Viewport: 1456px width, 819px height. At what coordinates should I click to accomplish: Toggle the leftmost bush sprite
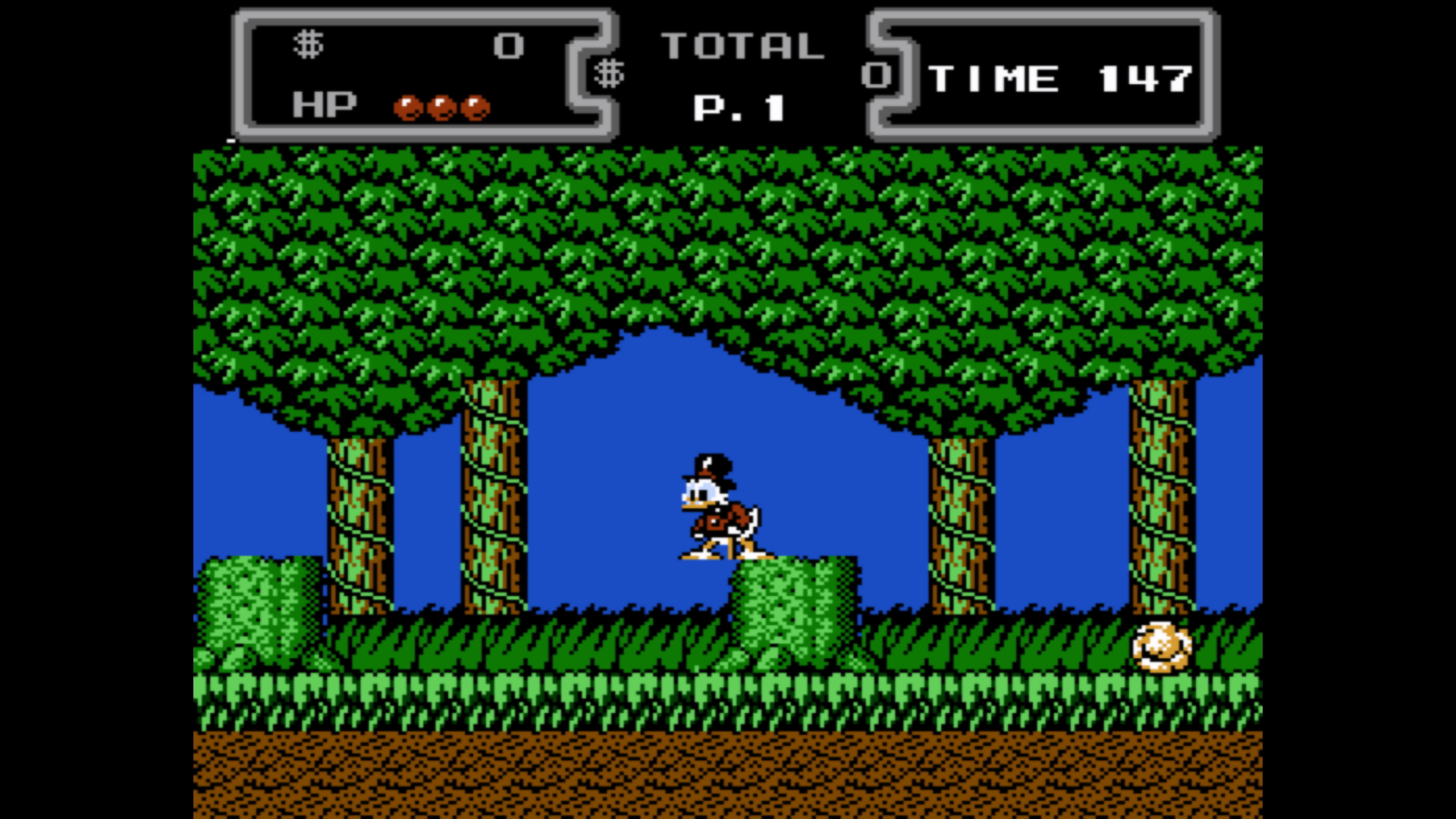258,607
